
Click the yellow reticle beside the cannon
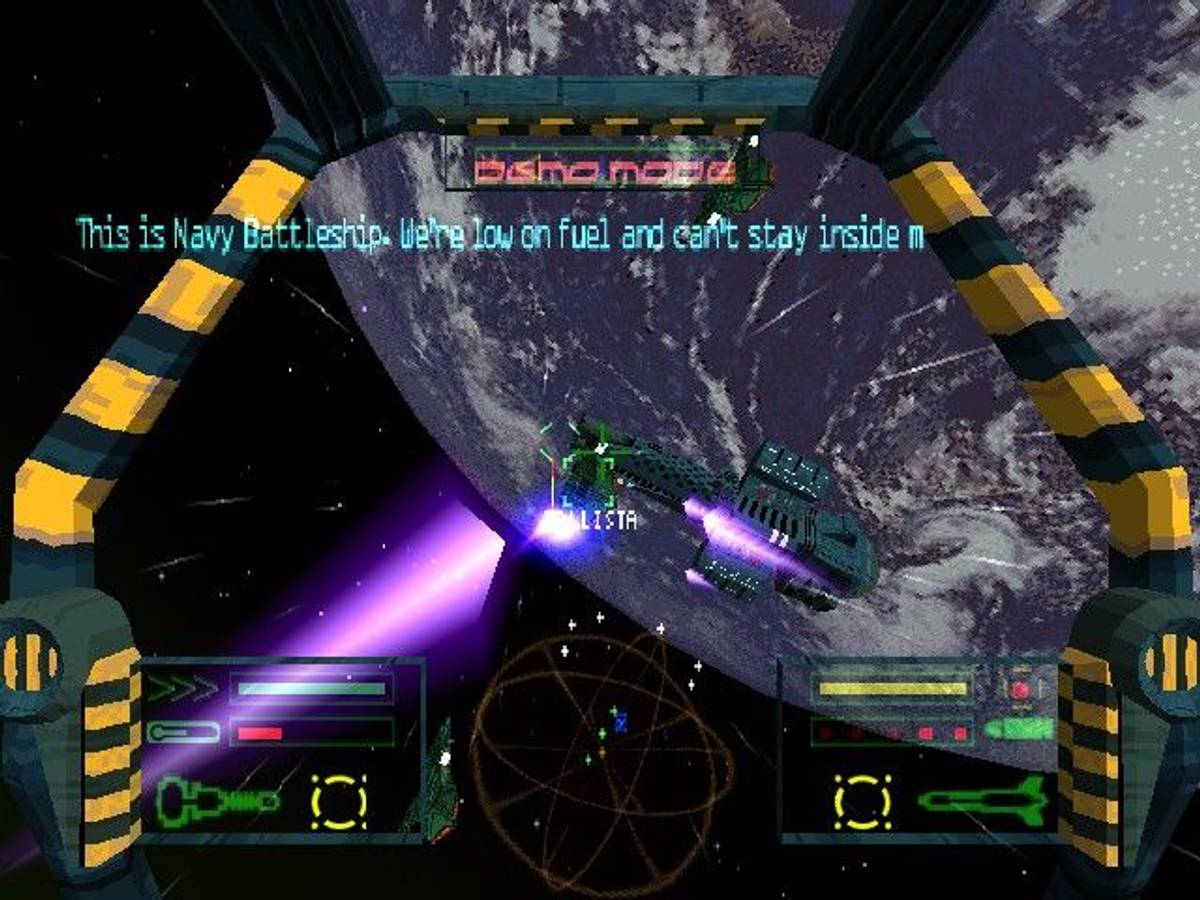point(339,800)
